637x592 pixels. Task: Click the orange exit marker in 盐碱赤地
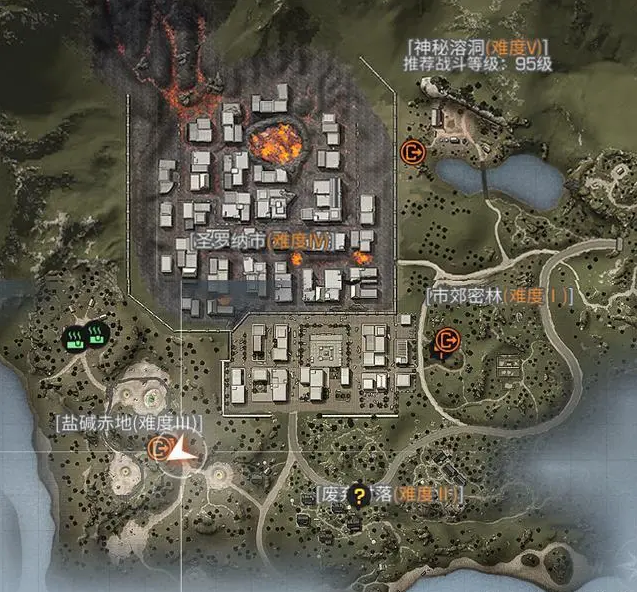[x=157, y=449]
